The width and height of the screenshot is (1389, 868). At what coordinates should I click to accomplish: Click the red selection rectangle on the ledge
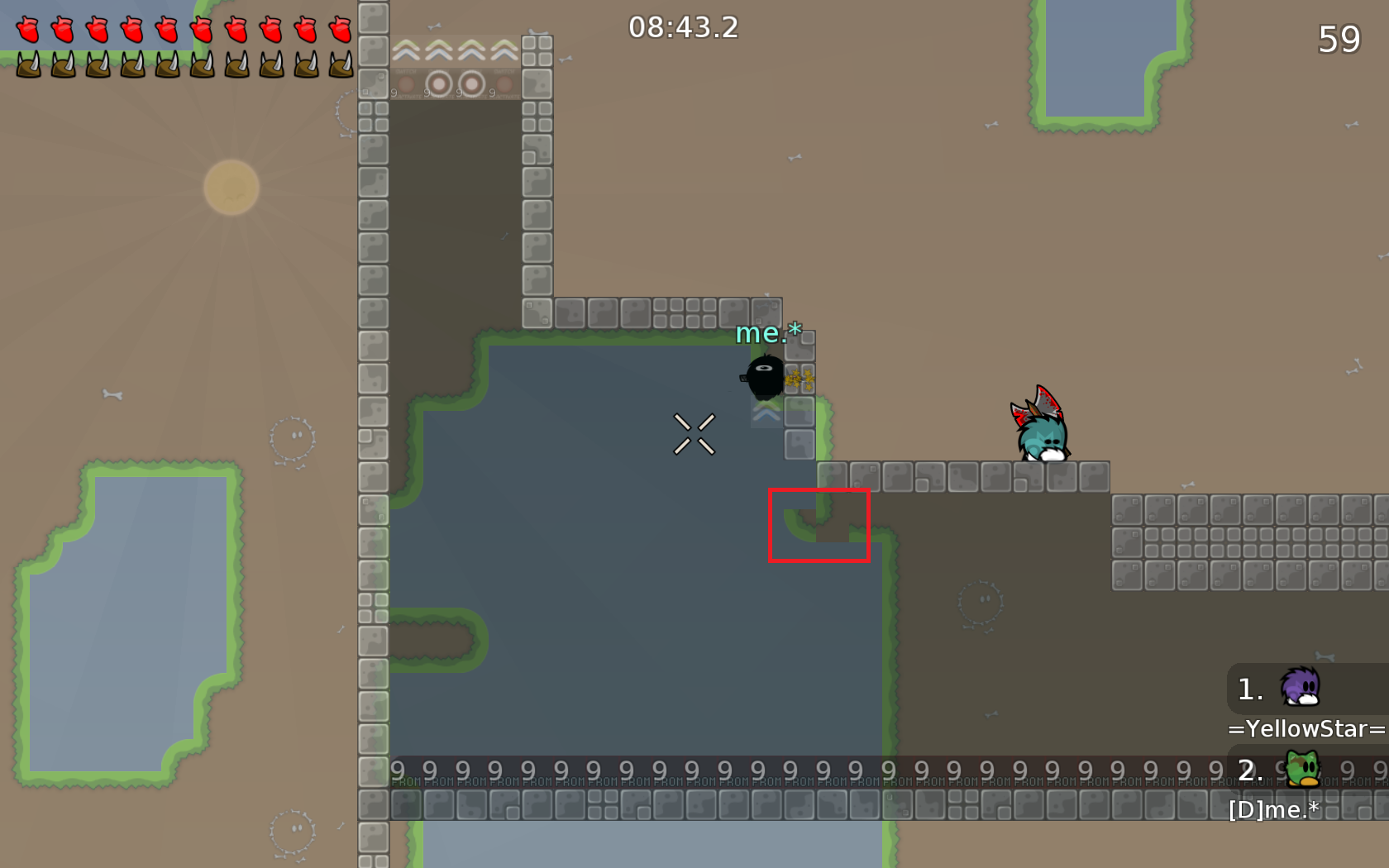pyautogui.click(x=820, y=527)
